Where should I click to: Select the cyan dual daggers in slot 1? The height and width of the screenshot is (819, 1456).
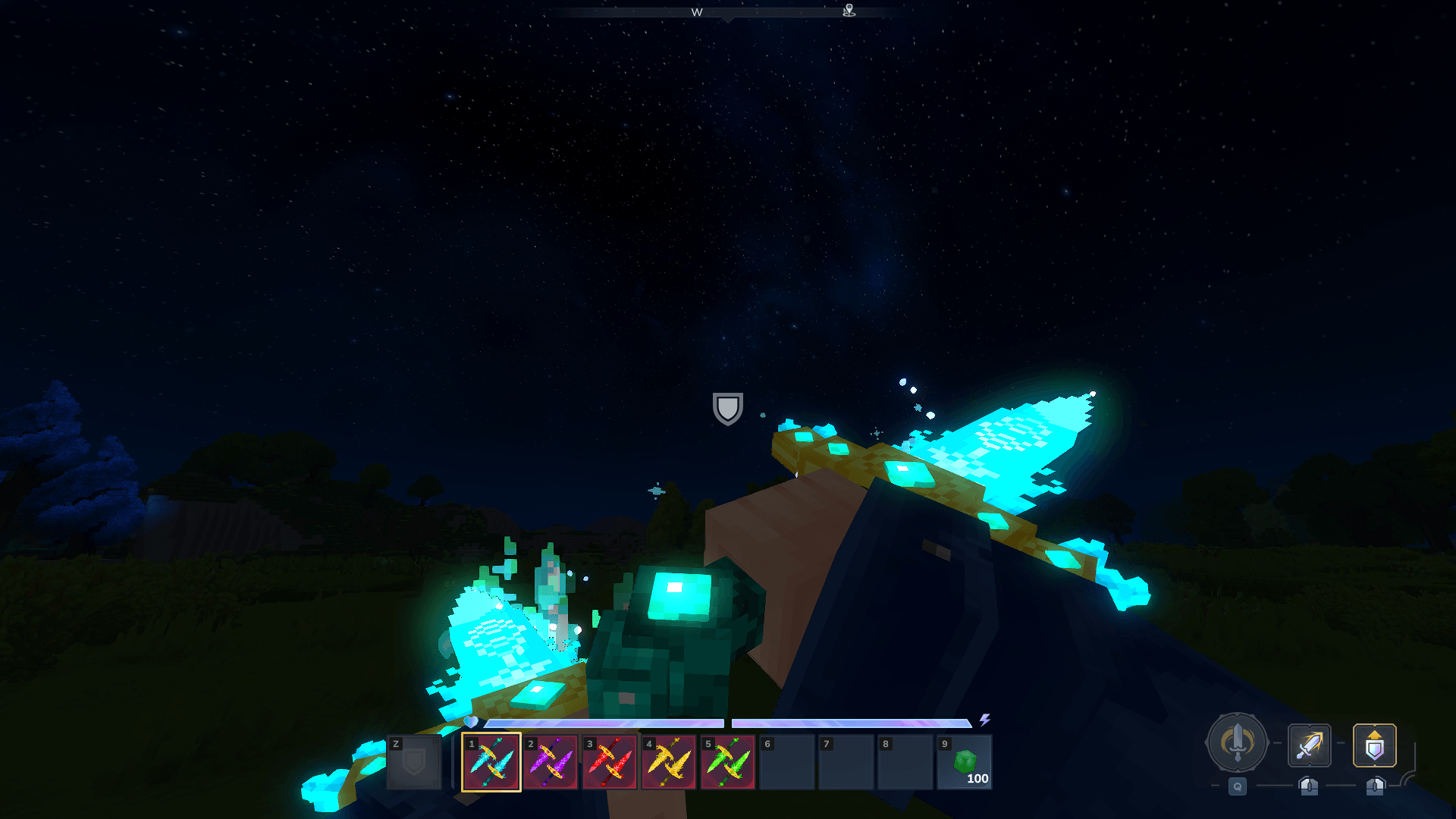pos(491,761)
